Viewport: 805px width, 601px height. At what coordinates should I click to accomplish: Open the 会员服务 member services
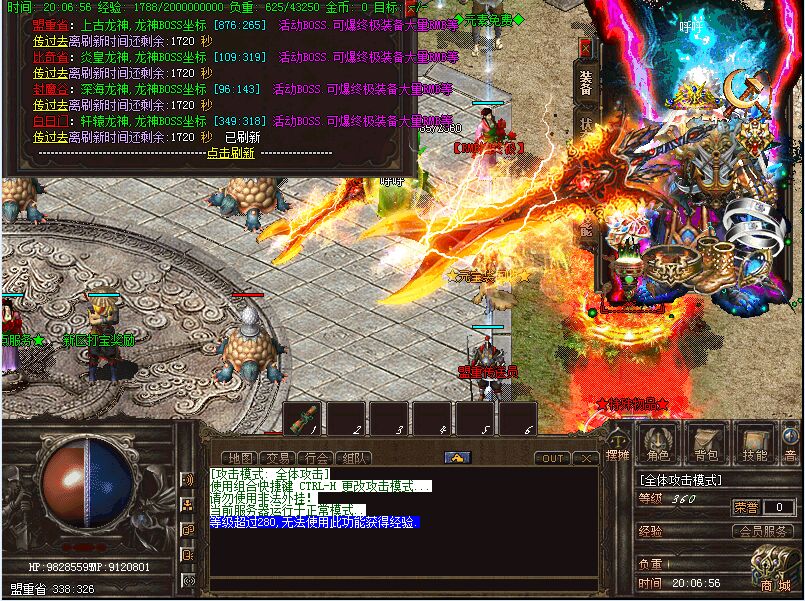coord(765,532)
